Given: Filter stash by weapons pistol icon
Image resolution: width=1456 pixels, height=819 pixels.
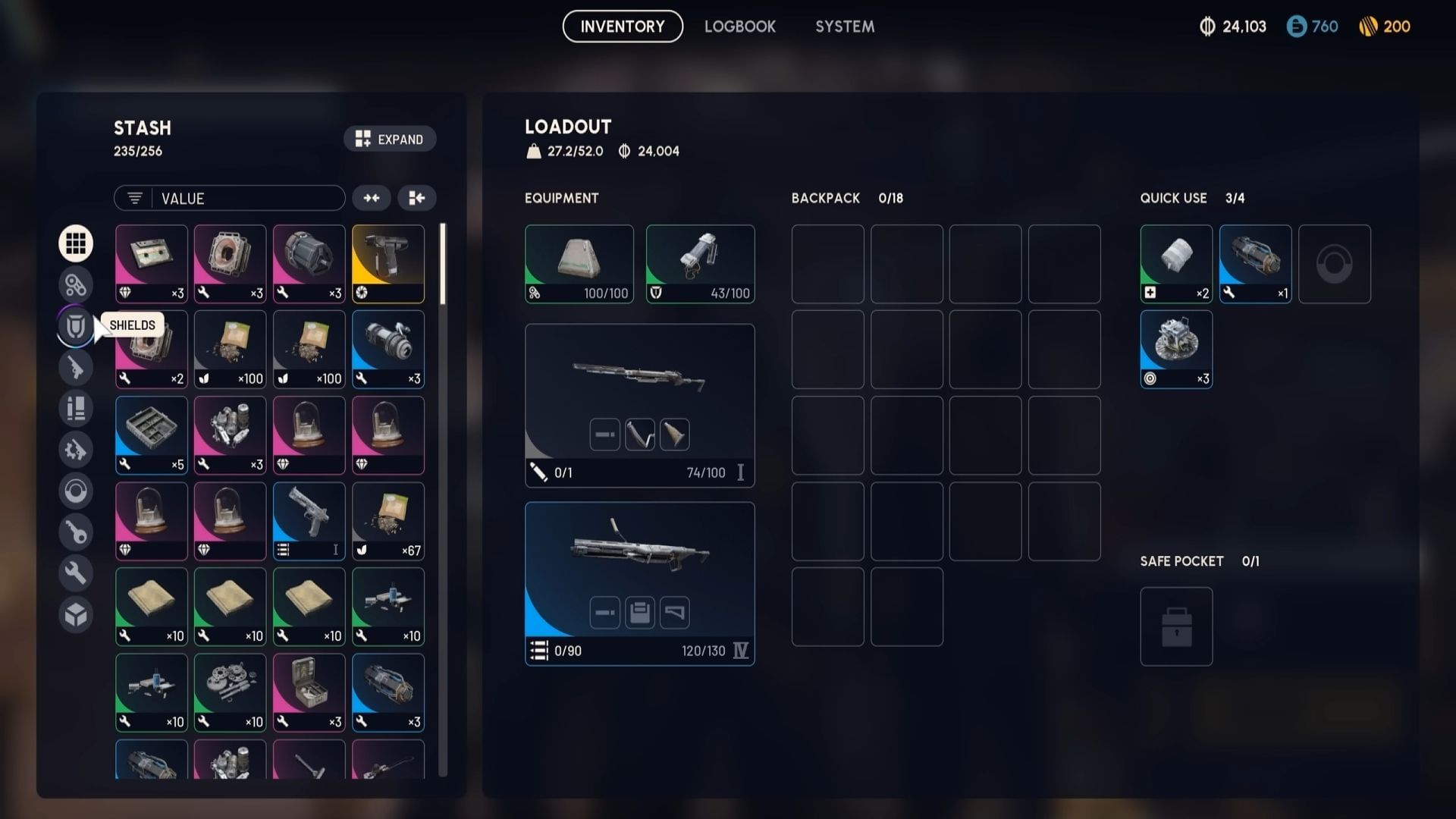Looking at the screenshot, I should (x=76, y=367).
